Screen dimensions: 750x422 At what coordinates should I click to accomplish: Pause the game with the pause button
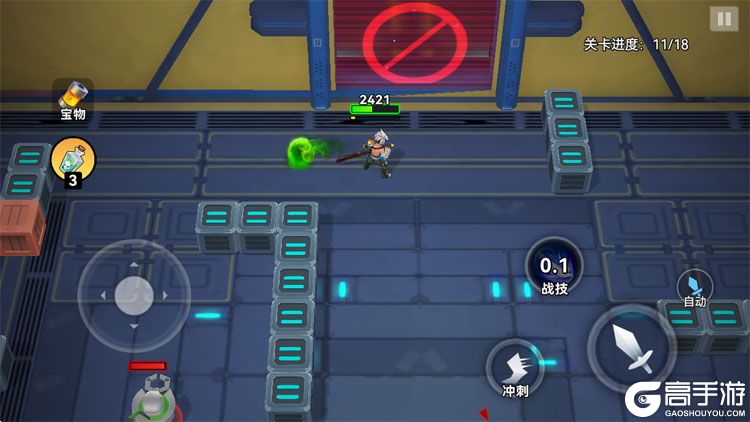722,19
